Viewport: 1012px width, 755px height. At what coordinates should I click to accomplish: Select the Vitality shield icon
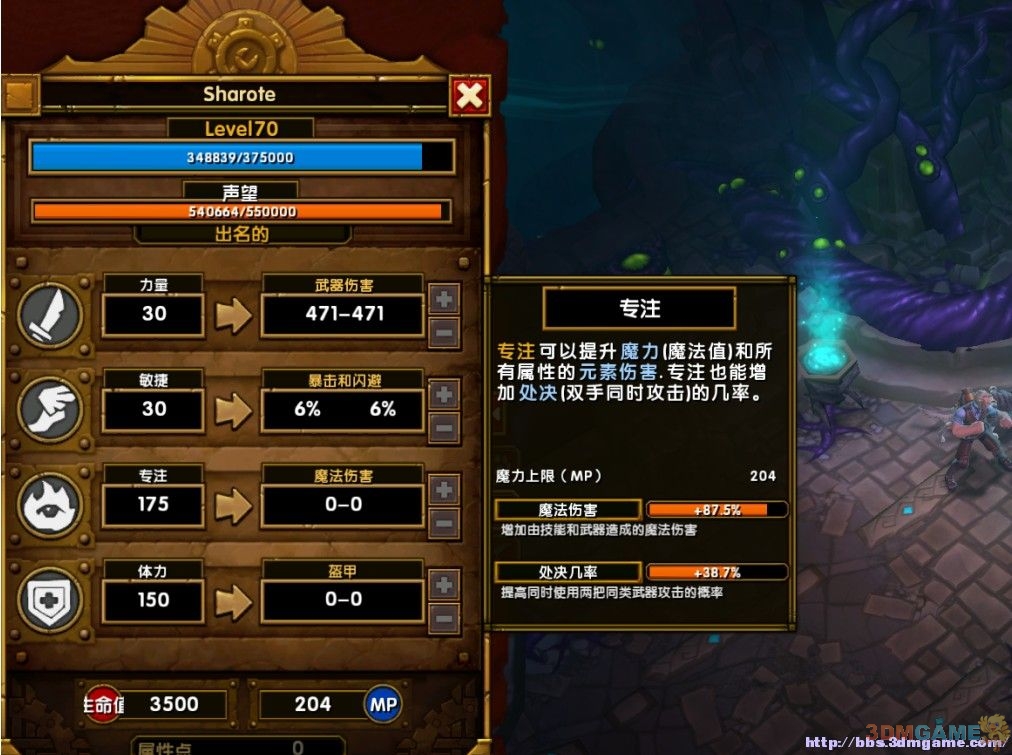(49, 600)
